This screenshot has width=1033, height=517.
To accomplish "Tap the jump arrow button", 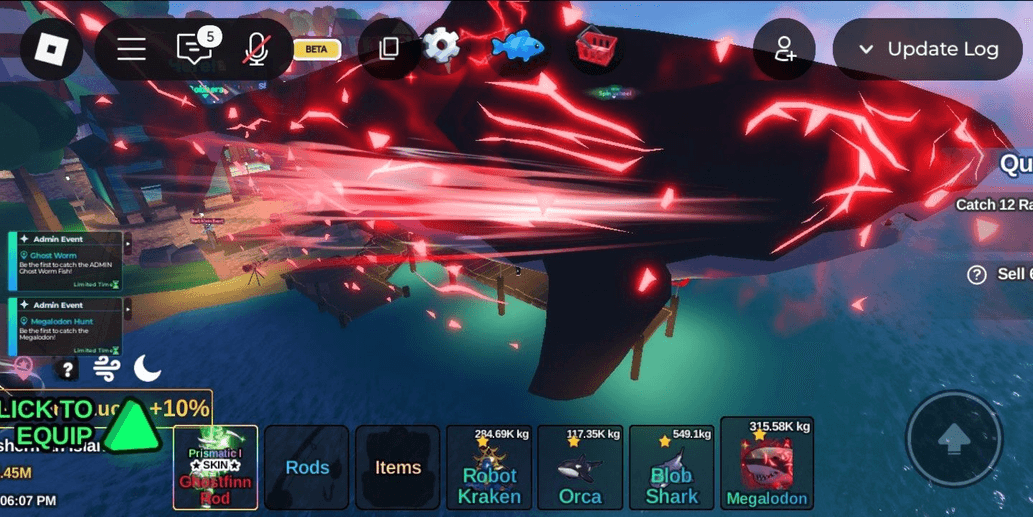I will pyautogui.click(x=953, y=439).
